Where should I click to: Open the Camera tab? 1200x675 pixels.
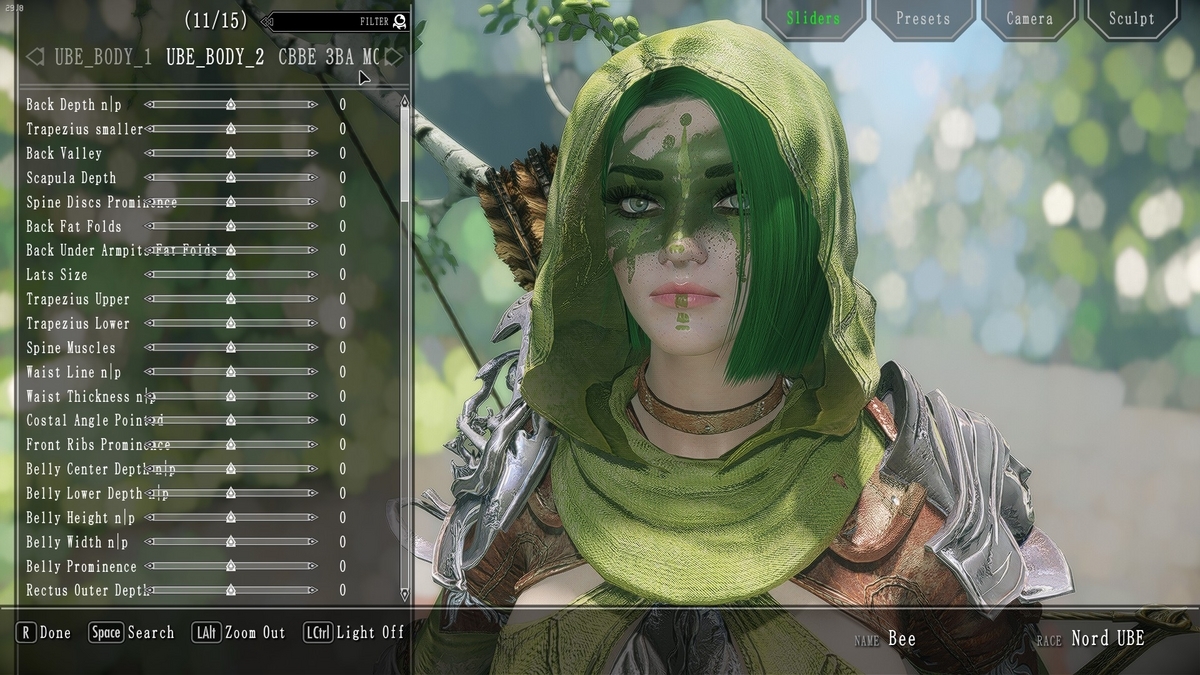tap(1029, 19)
